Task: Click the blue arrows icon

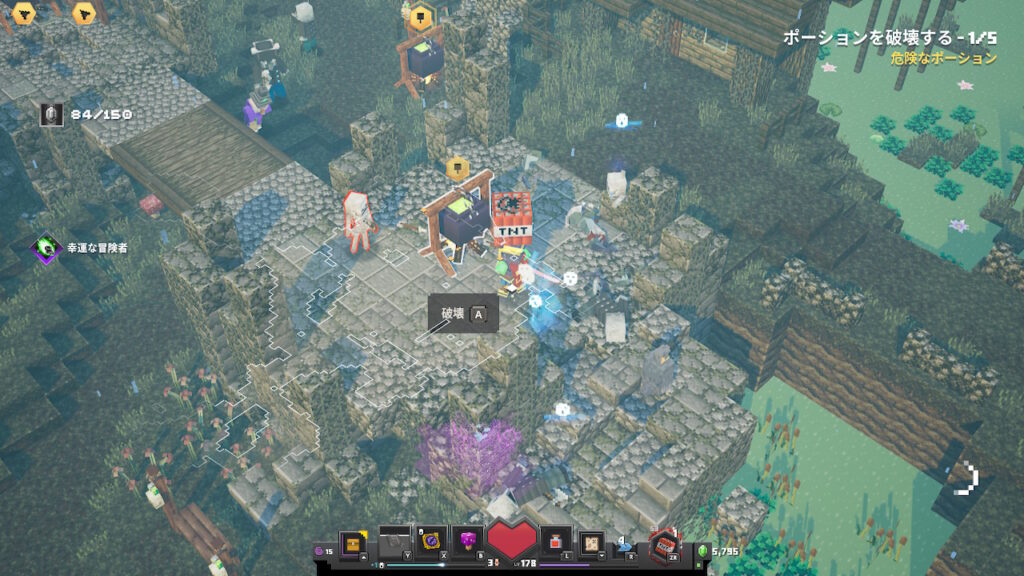Action: 625,545
